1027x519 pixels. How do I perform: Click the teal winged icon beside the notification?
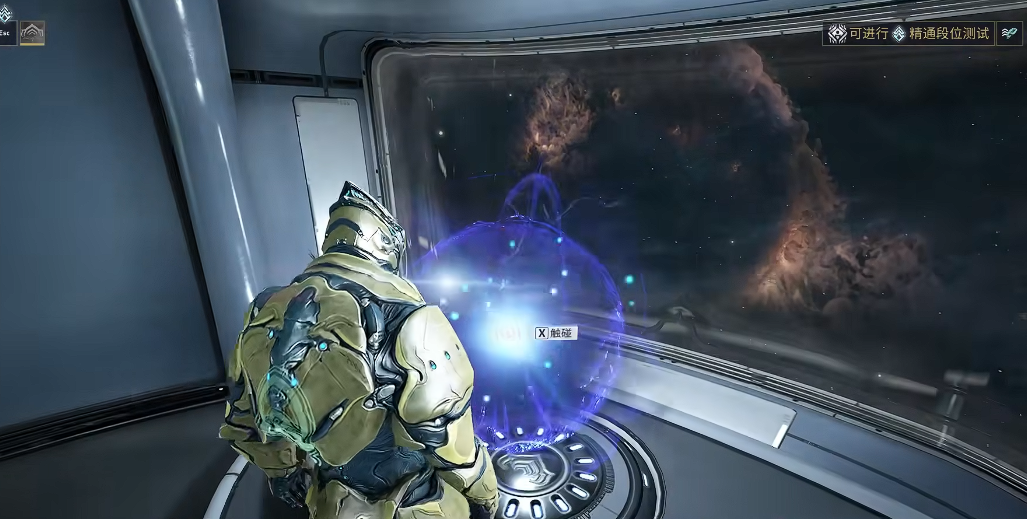tap(1010, 34)
